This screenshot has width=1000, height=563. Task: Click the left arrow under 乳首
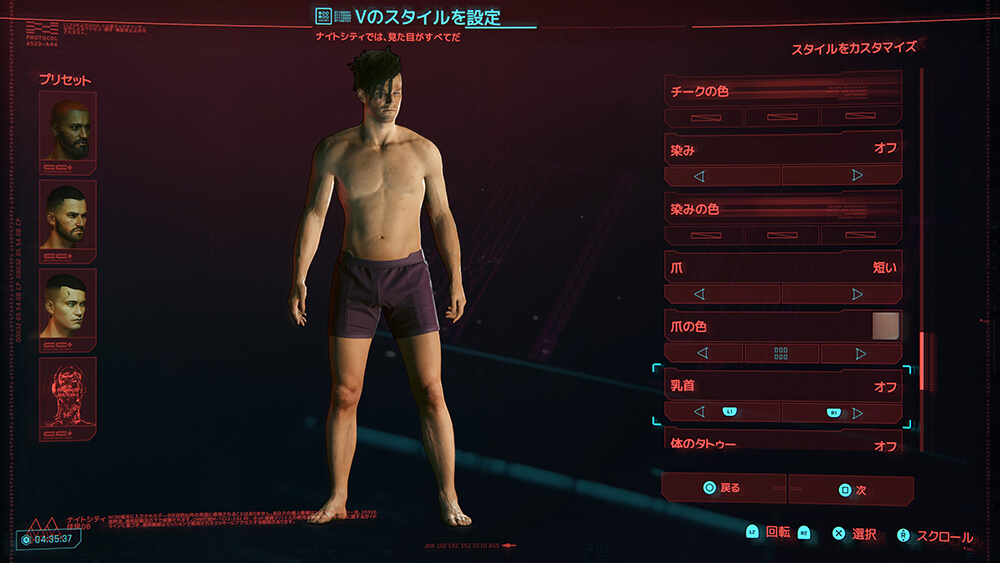pos(700,412)
